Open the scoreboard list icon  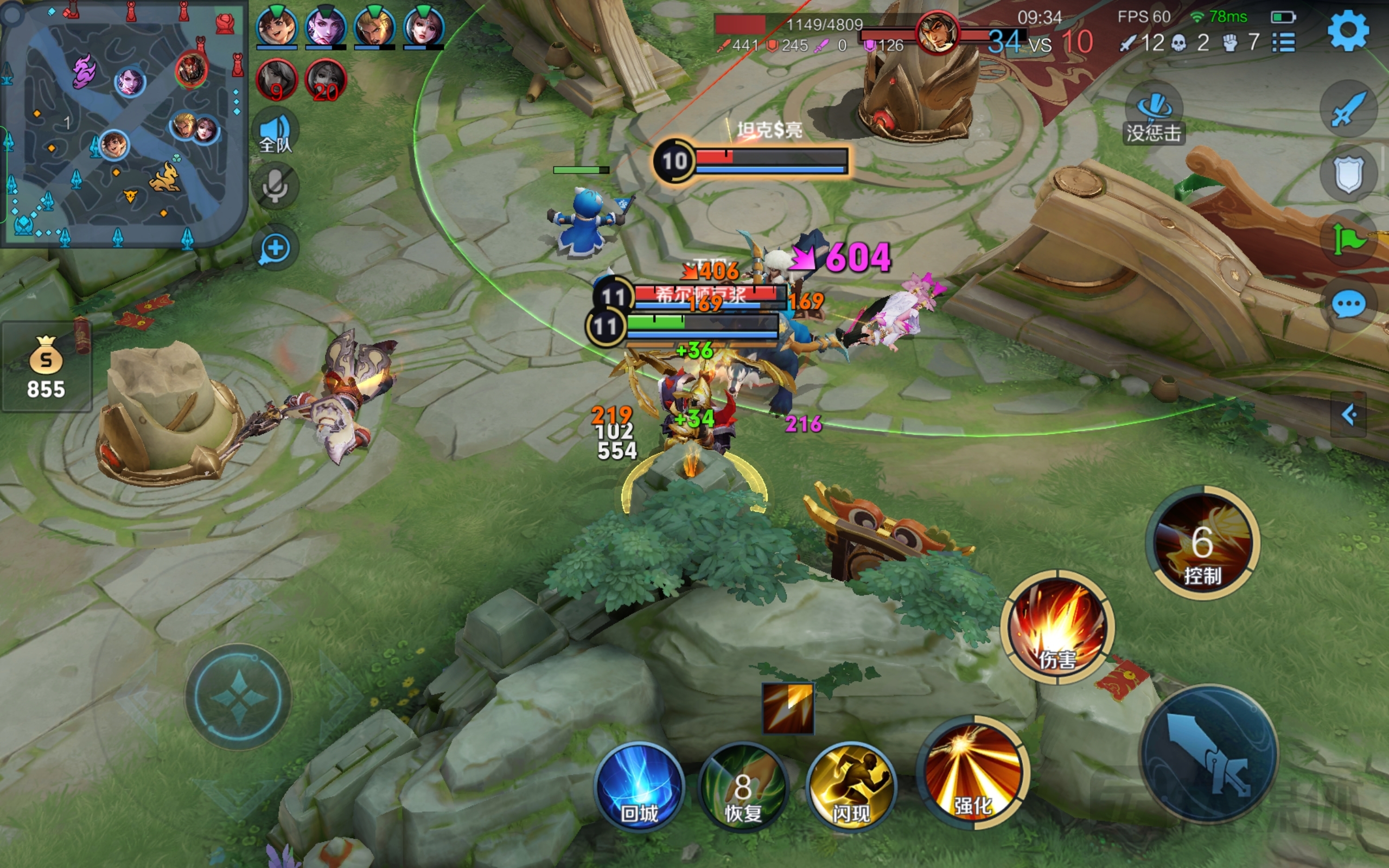[1283, 42]
